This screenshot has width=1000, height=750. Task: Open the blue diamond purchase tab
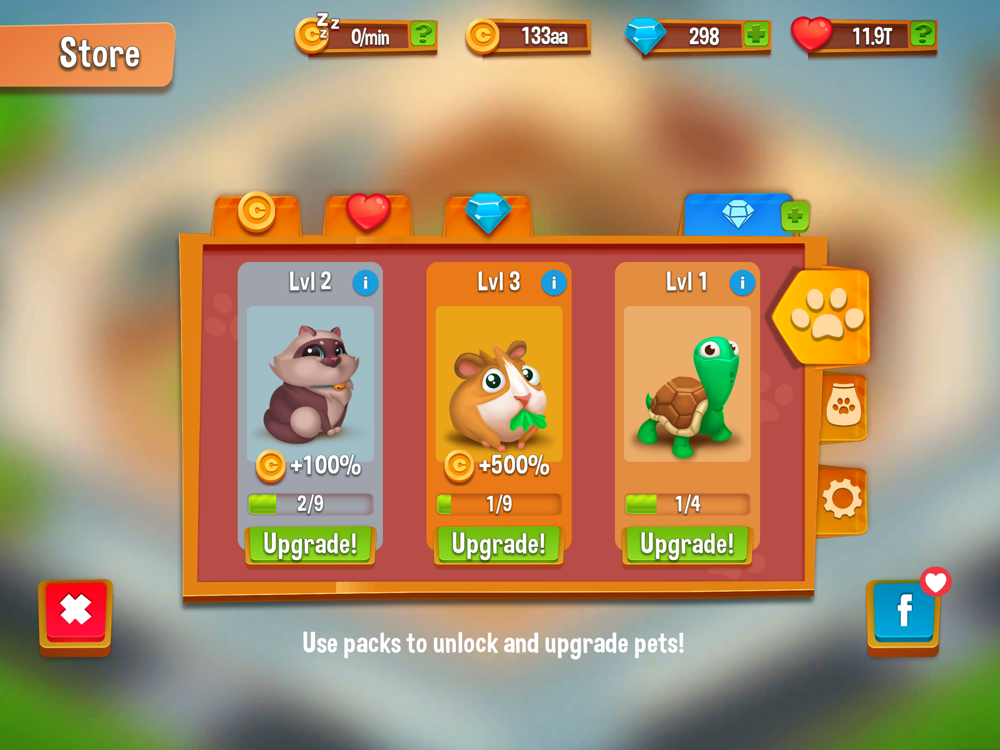click(738, 215)
